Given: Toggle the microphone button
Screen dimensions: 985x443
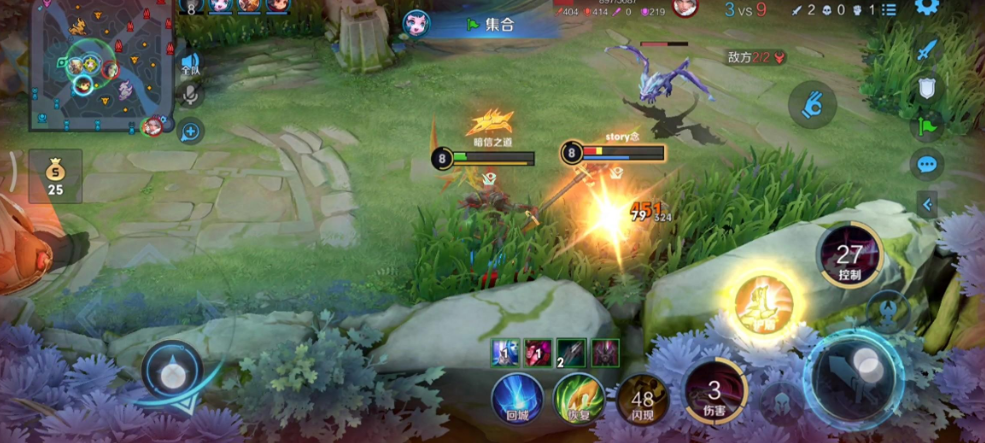Looking at the screenshot, I should point(189,96).
